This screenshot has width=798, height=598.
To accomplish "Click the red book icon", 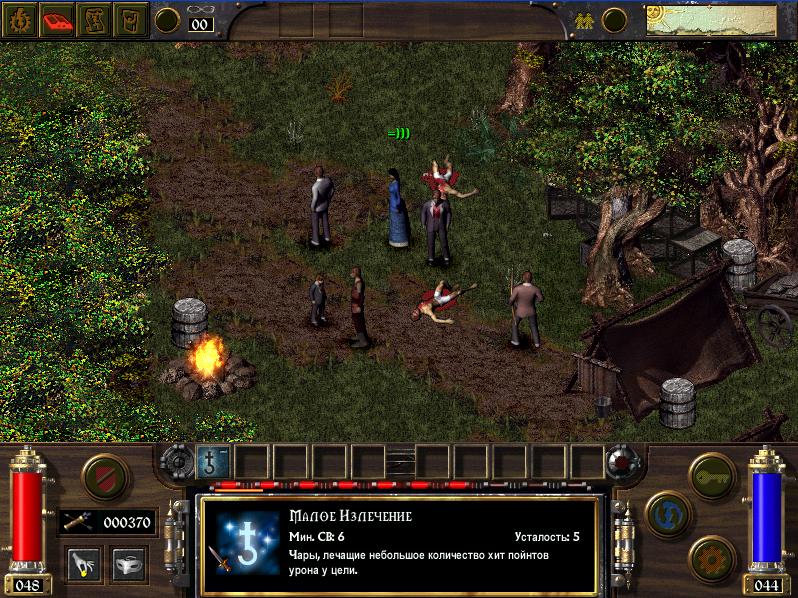I will point(58,19).
